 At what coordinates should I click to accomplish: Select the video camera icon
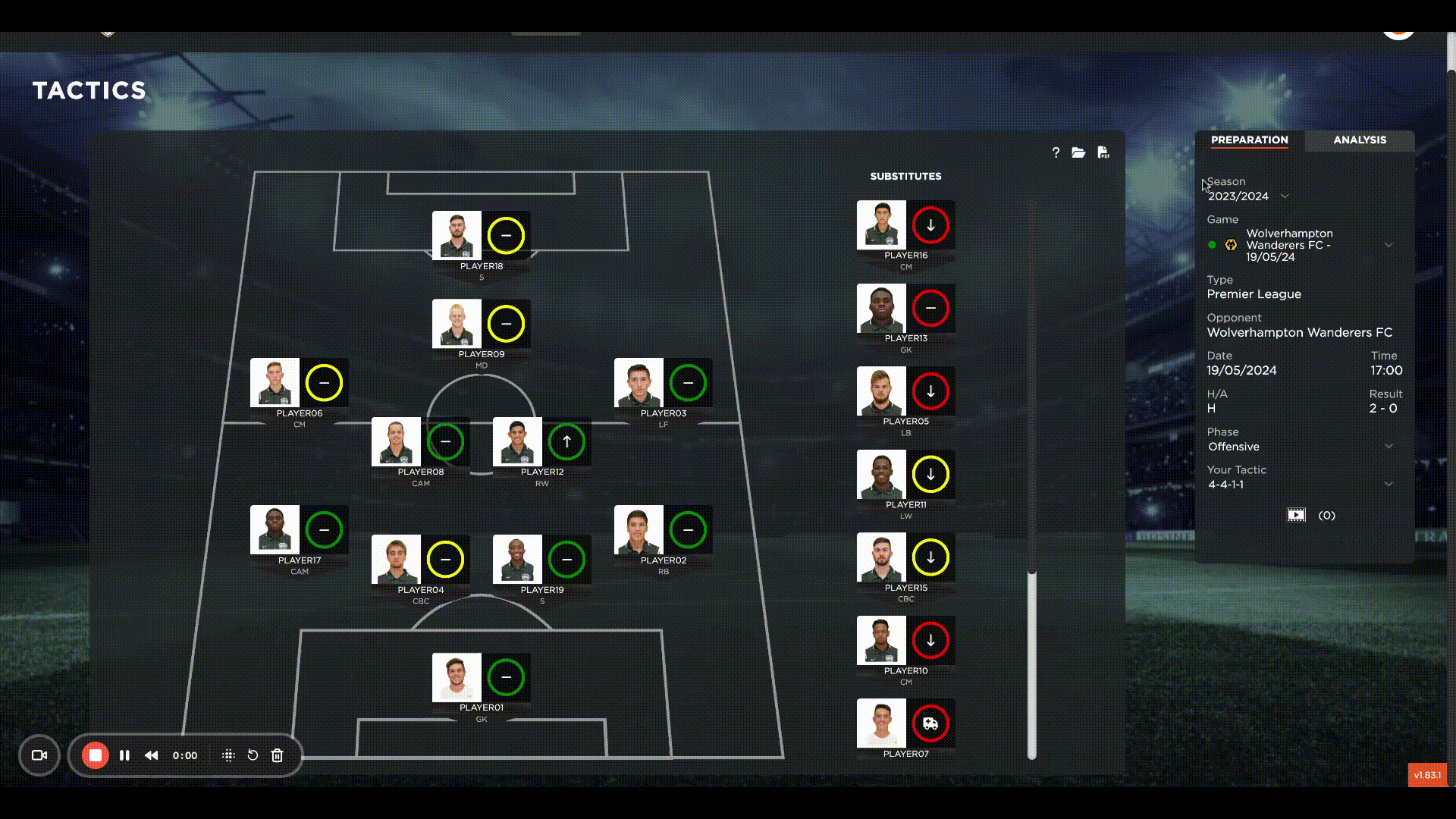click(39, 755)
